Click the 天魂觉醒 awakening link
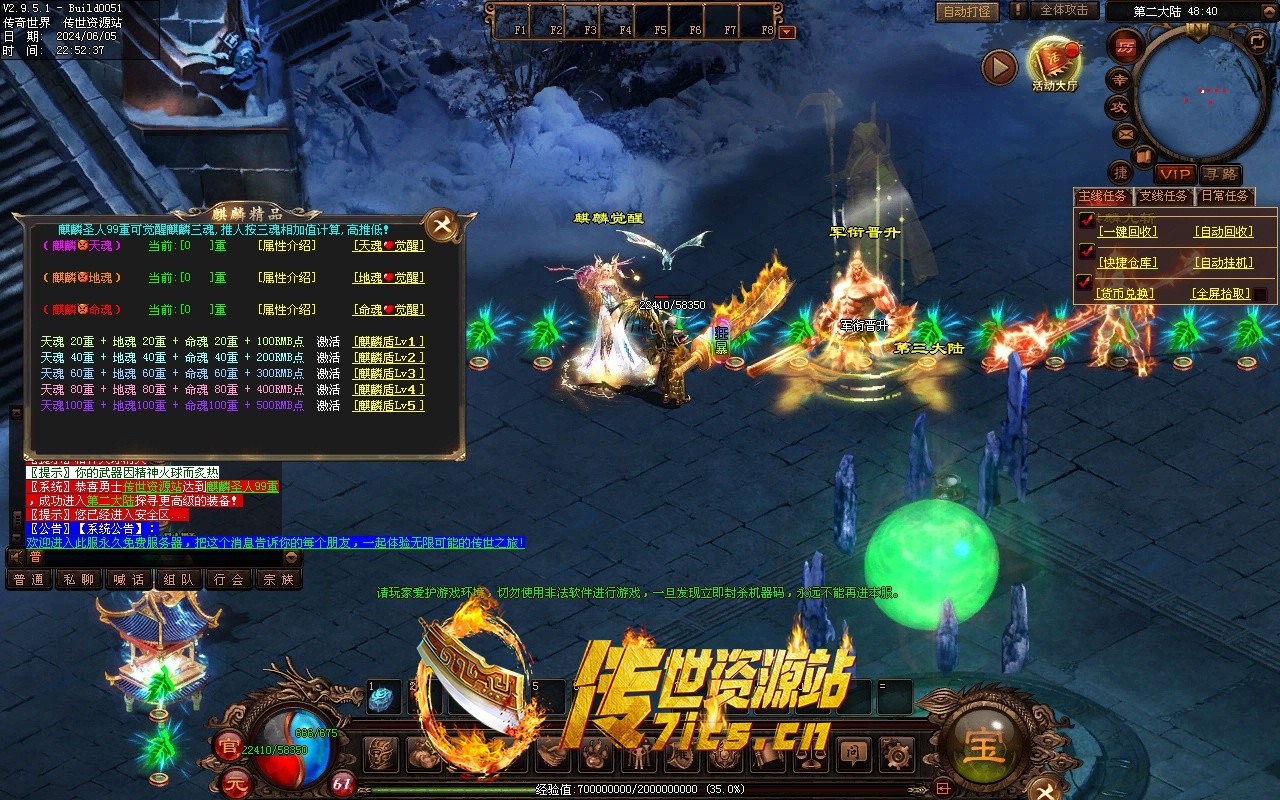 (388, 246)
